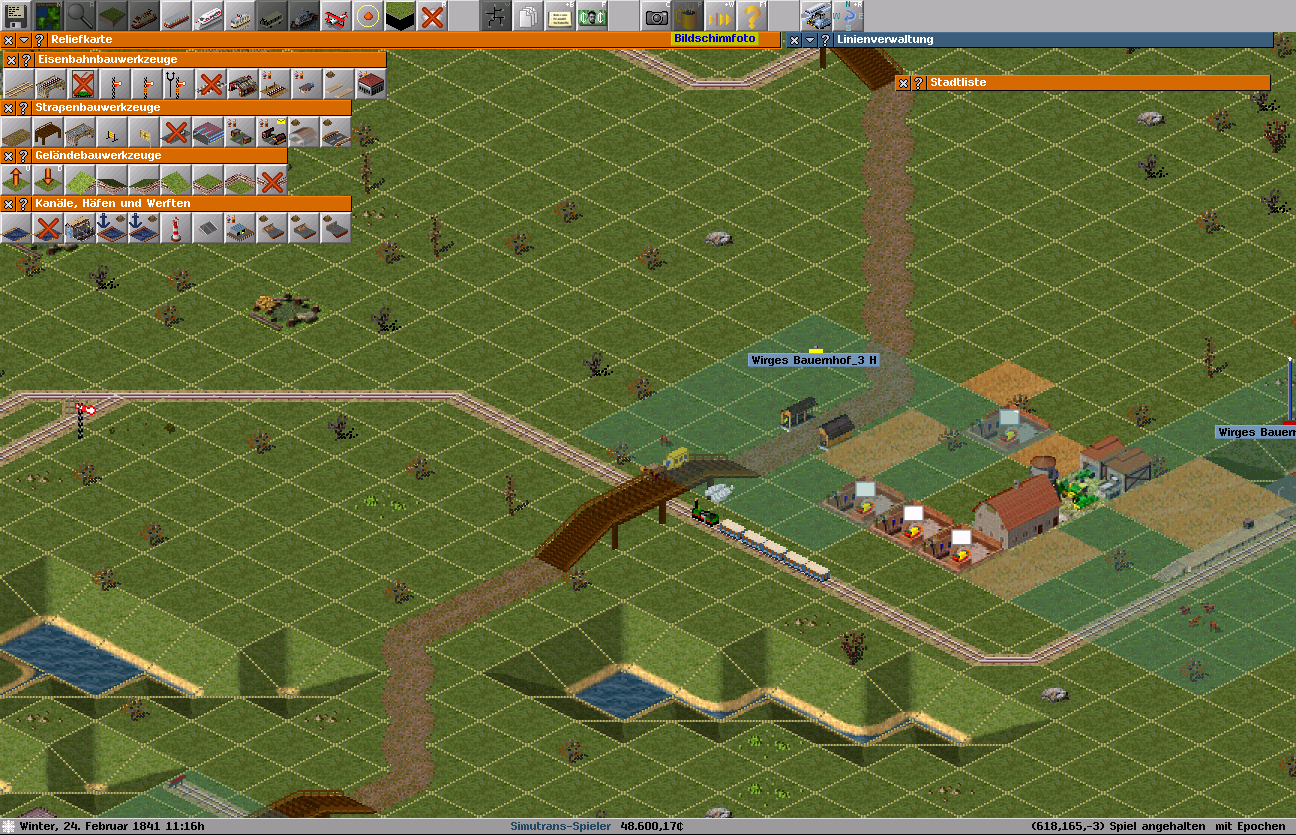The height and width of the screenshot is (835, 1296).
Task: Close the Straßenbauwerkzeuge toolbar
Action: pos(8,108)
